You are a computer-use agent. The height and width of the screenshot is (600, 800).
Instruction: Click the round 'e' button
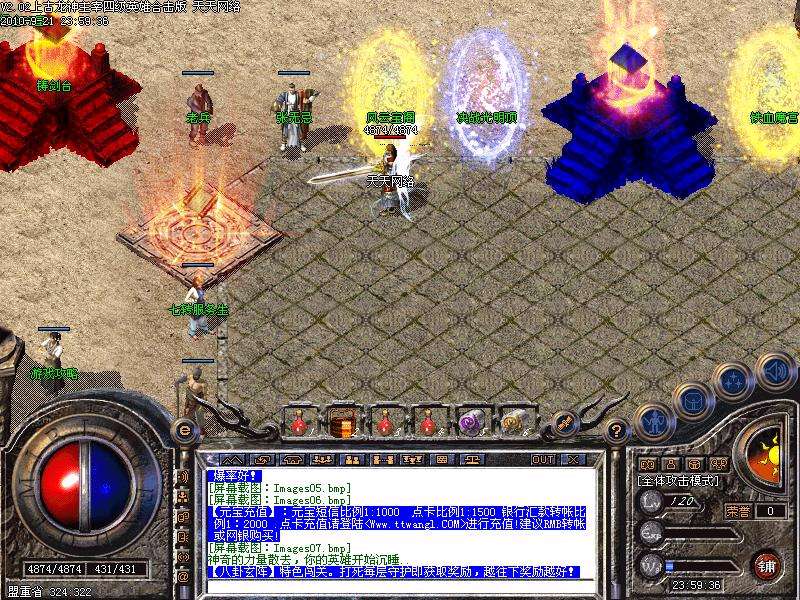(x=183, y=430)
